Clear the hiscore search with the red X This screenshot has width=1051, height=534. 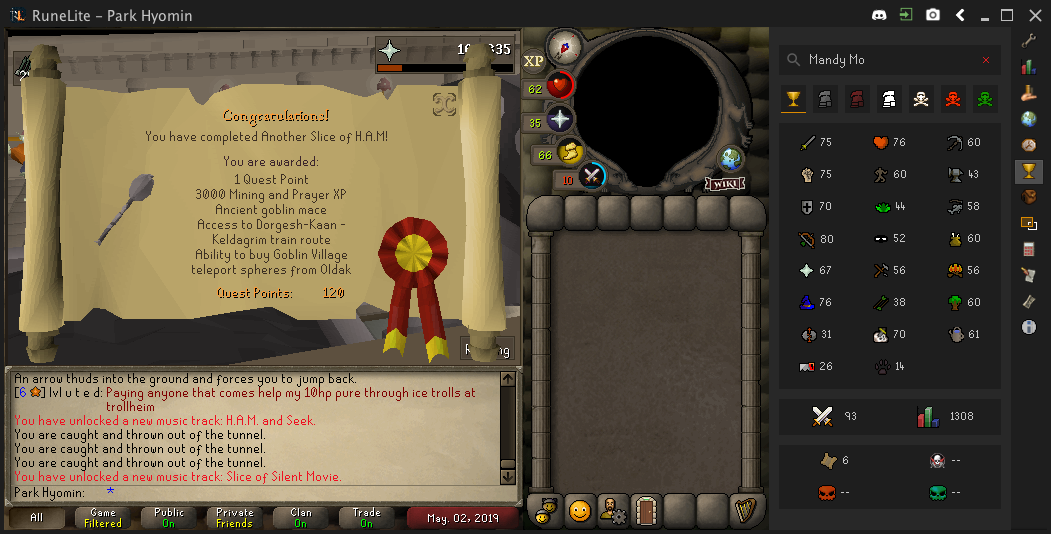coord(986,60)
